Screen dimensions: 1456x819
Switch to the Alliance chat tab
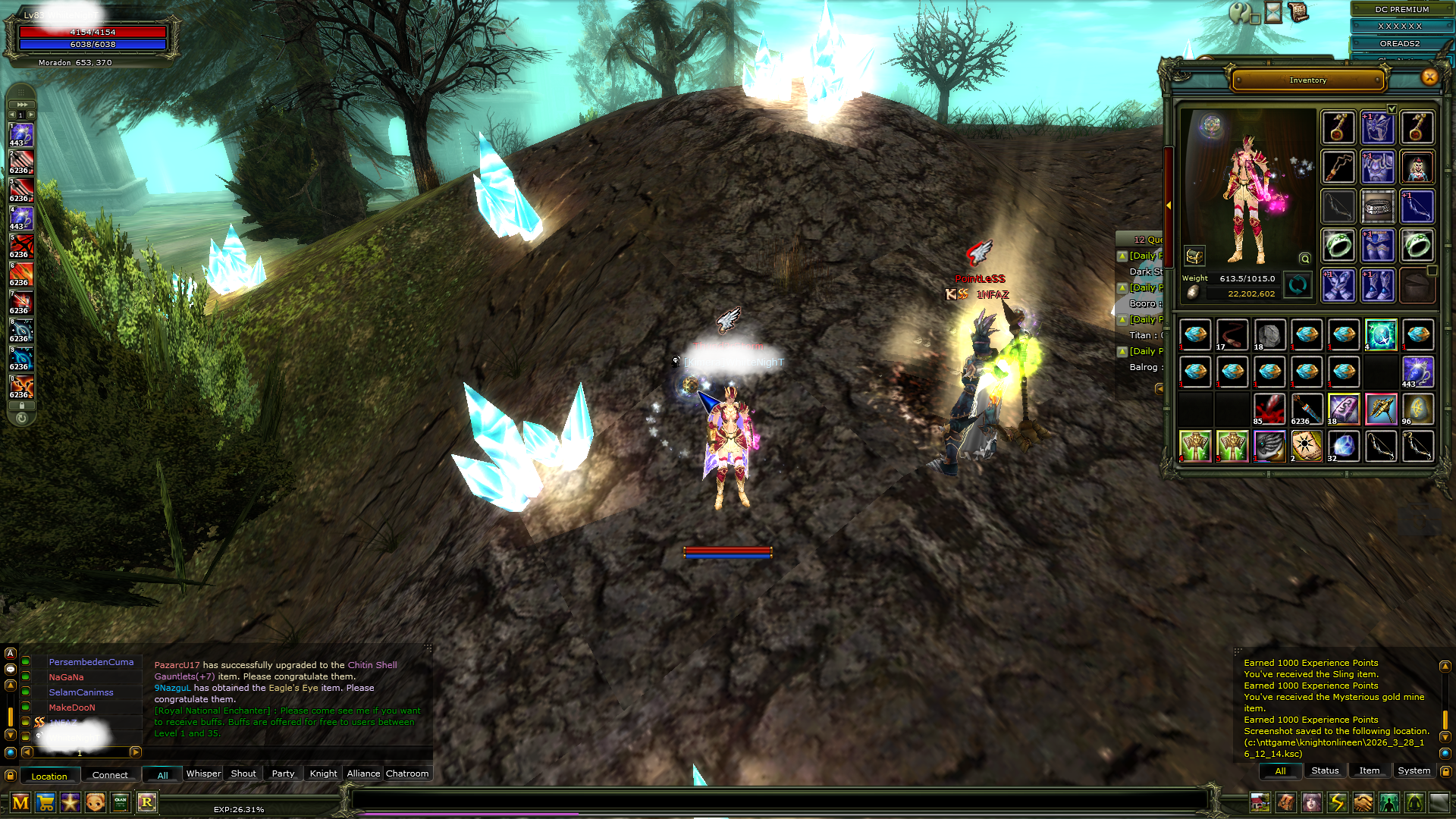click(x=363, y=773)
